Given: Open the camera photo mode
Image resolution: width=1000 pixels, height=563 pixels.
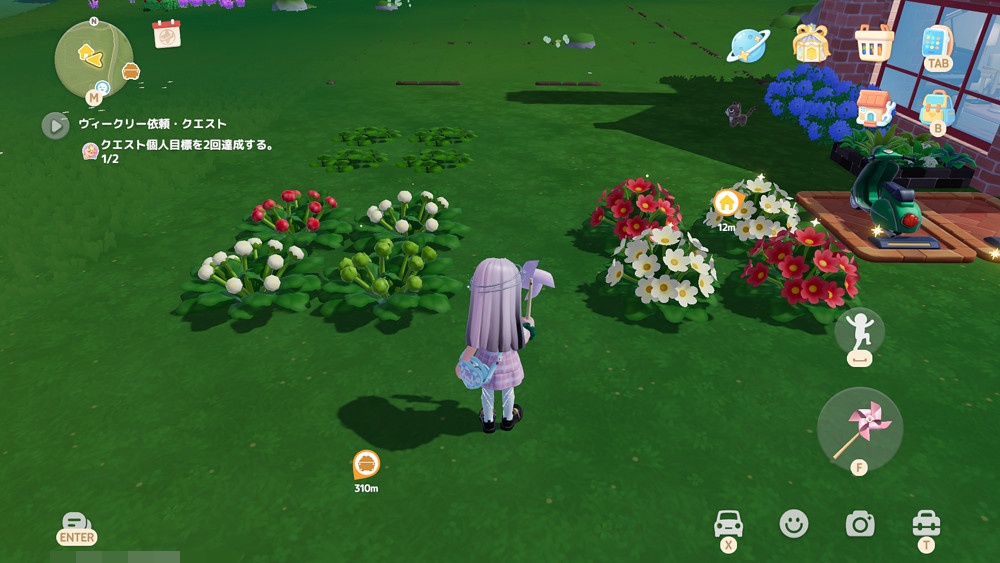Looking at the screenshot, I should point(859,523).
